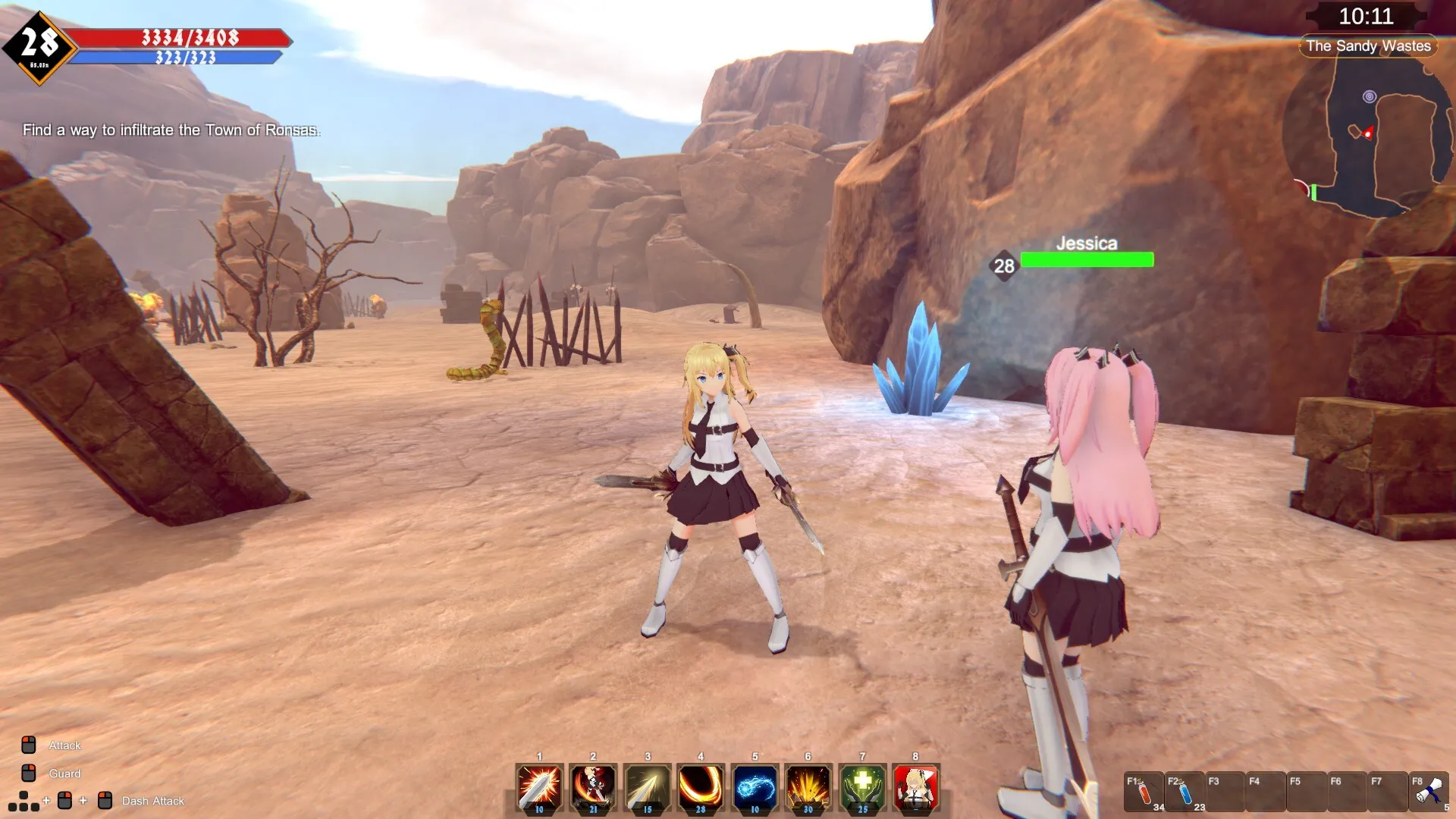Trigger the golden thrust skill
The image size is (1456, 819).
tap(647, 788)
